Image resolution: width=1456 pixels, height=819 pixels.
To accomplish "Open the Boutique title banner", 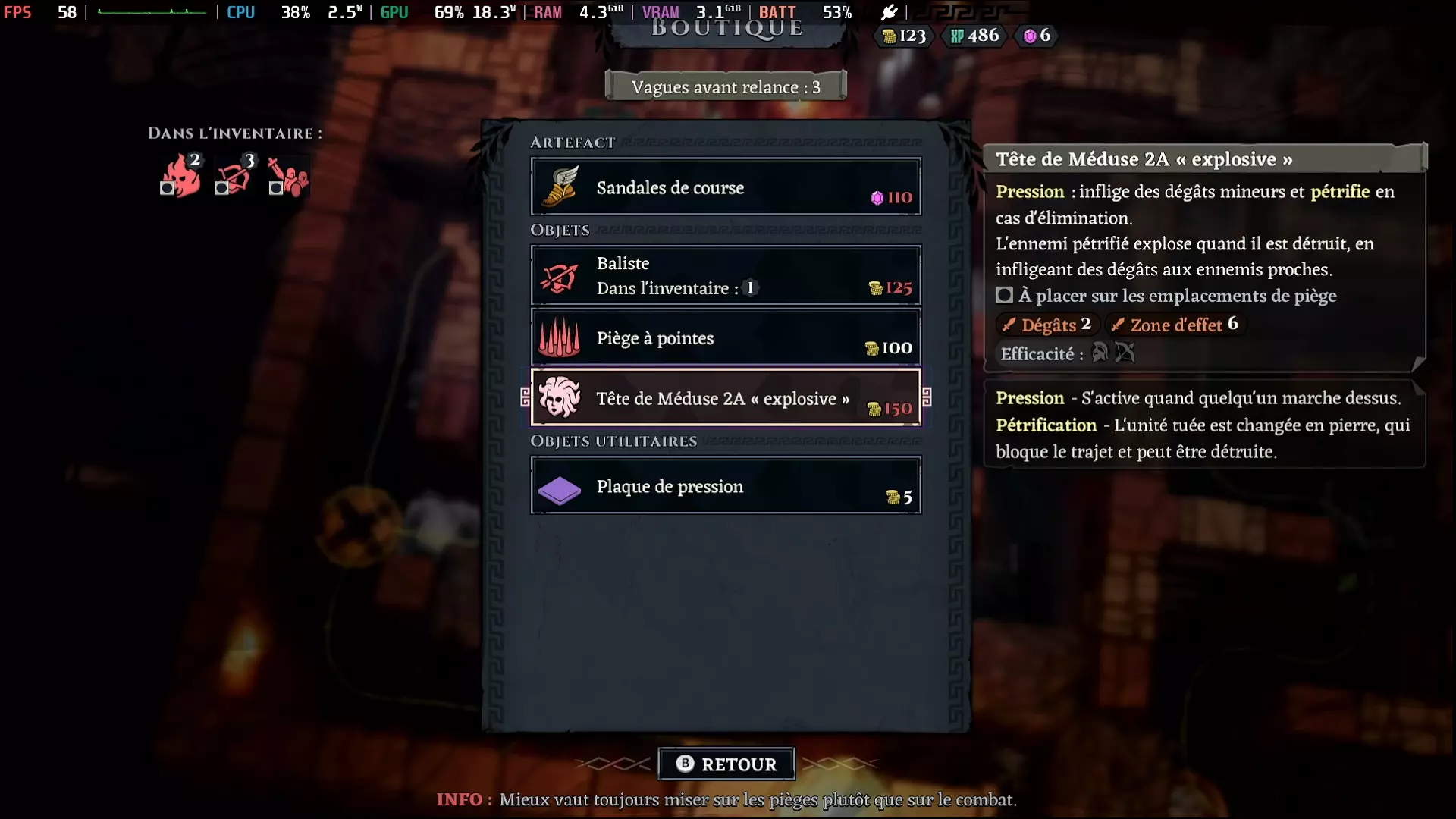I will (726, 29).
